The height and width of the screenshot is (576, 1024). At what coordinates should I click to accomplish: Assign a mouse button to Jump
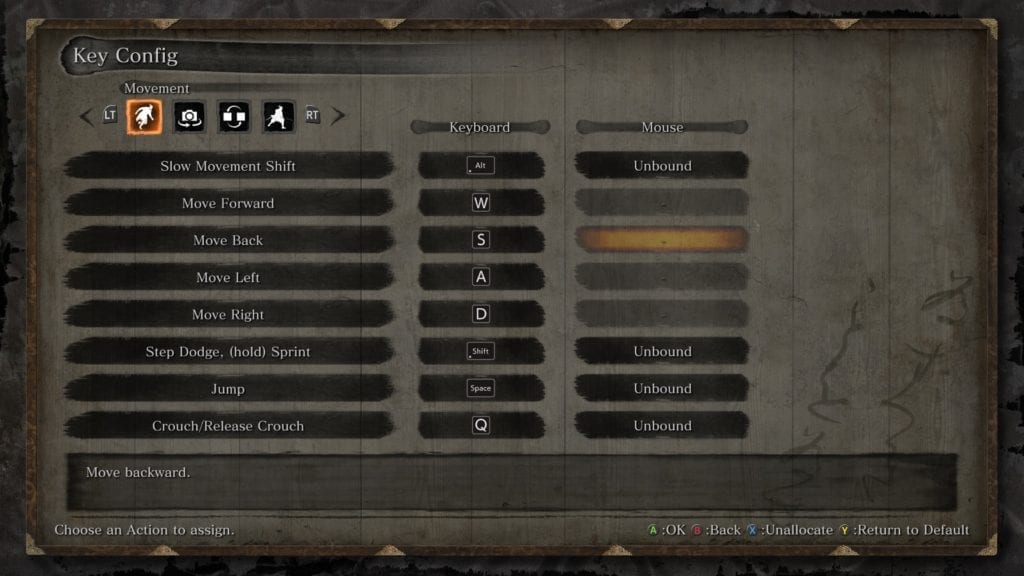(662, 389)
